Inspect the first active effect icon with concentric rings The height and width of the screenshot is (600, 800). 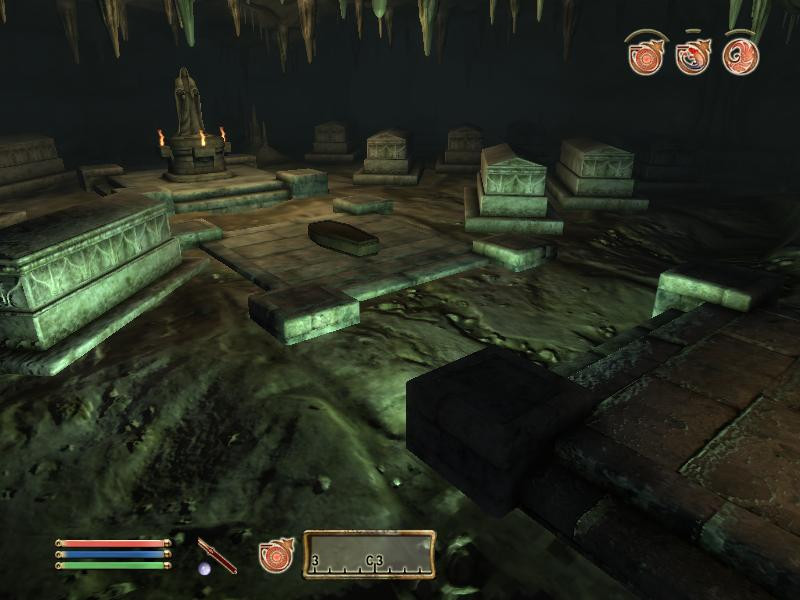(646, 56)
